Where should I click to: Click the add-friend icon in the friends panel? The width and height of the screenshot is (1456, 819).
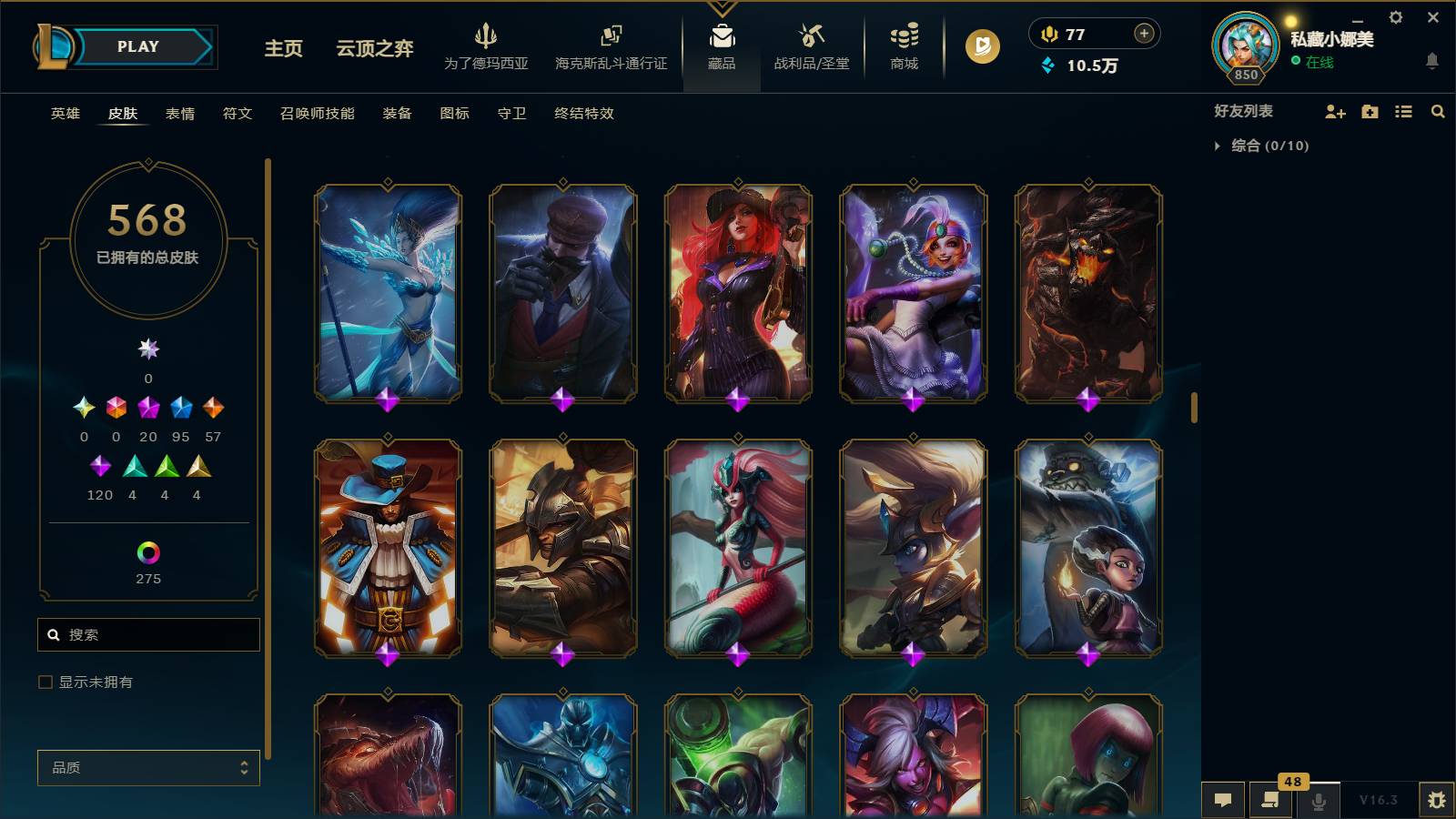coord(1334,111)
